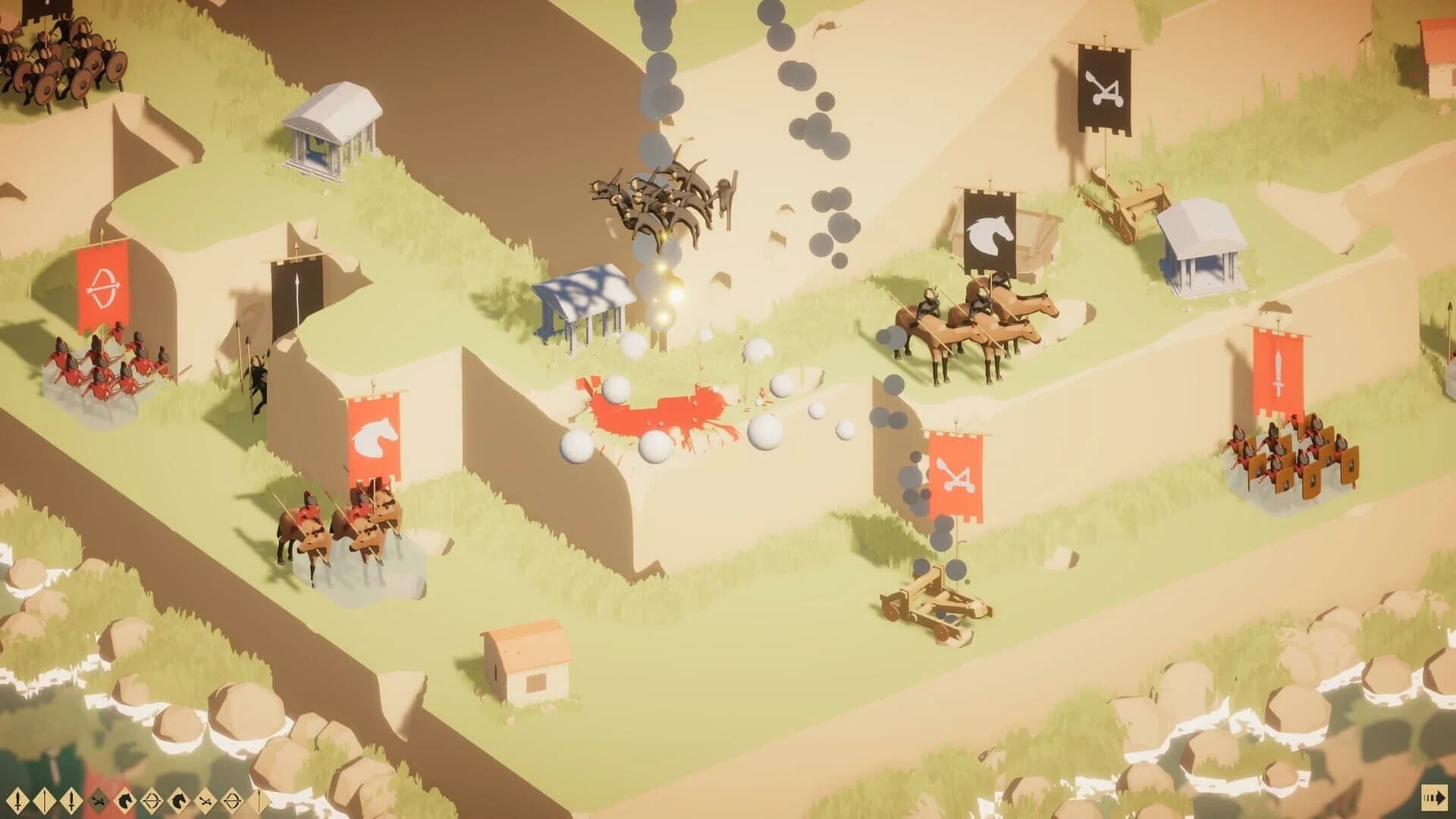Image resolution: width=1456 pixels, height=819 pixels.
Task: Select the first horse cavalry unit icon
Action: [x=124, y=800]
